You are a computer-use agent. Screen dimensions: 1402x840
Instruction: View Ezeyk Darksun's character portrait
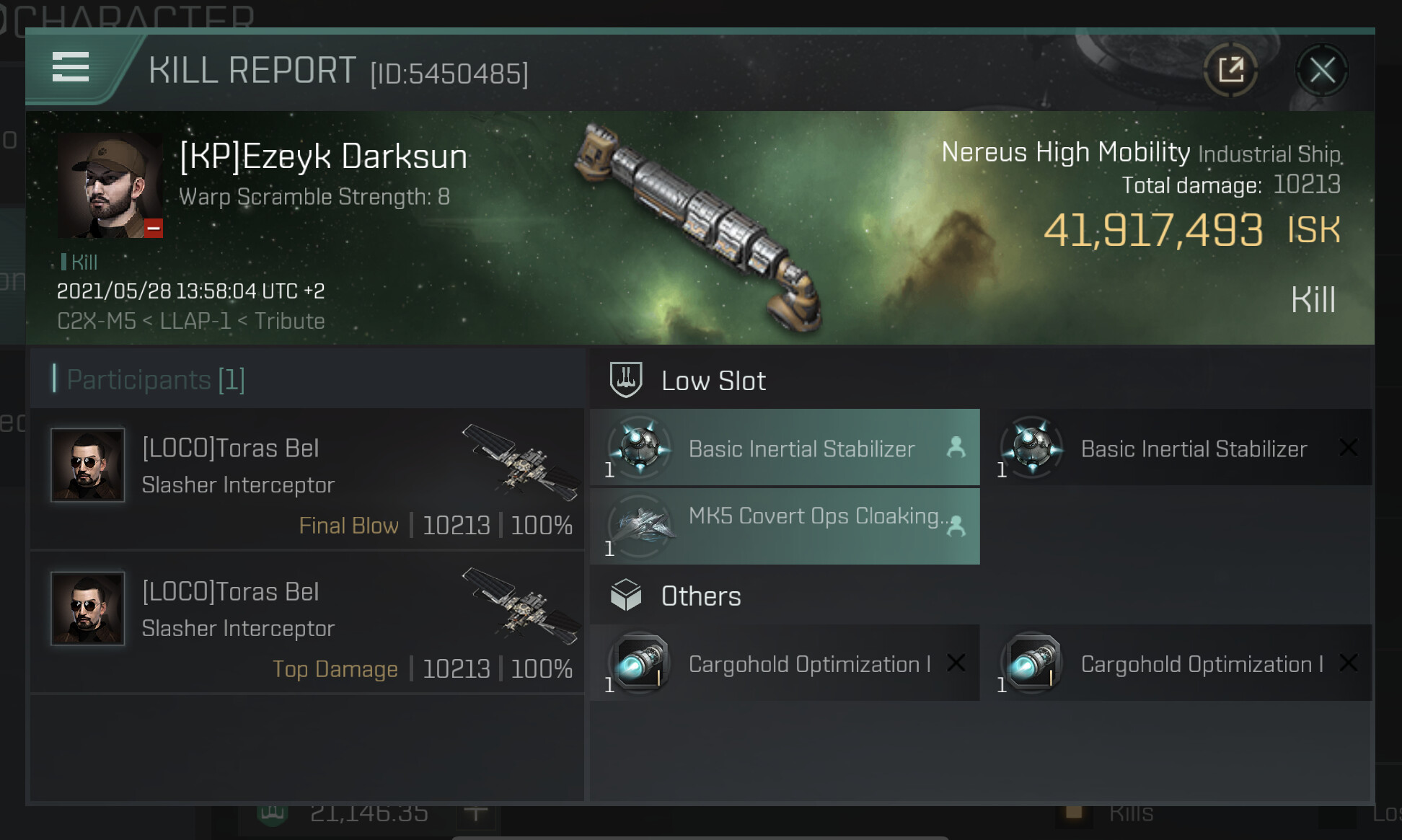110,185
